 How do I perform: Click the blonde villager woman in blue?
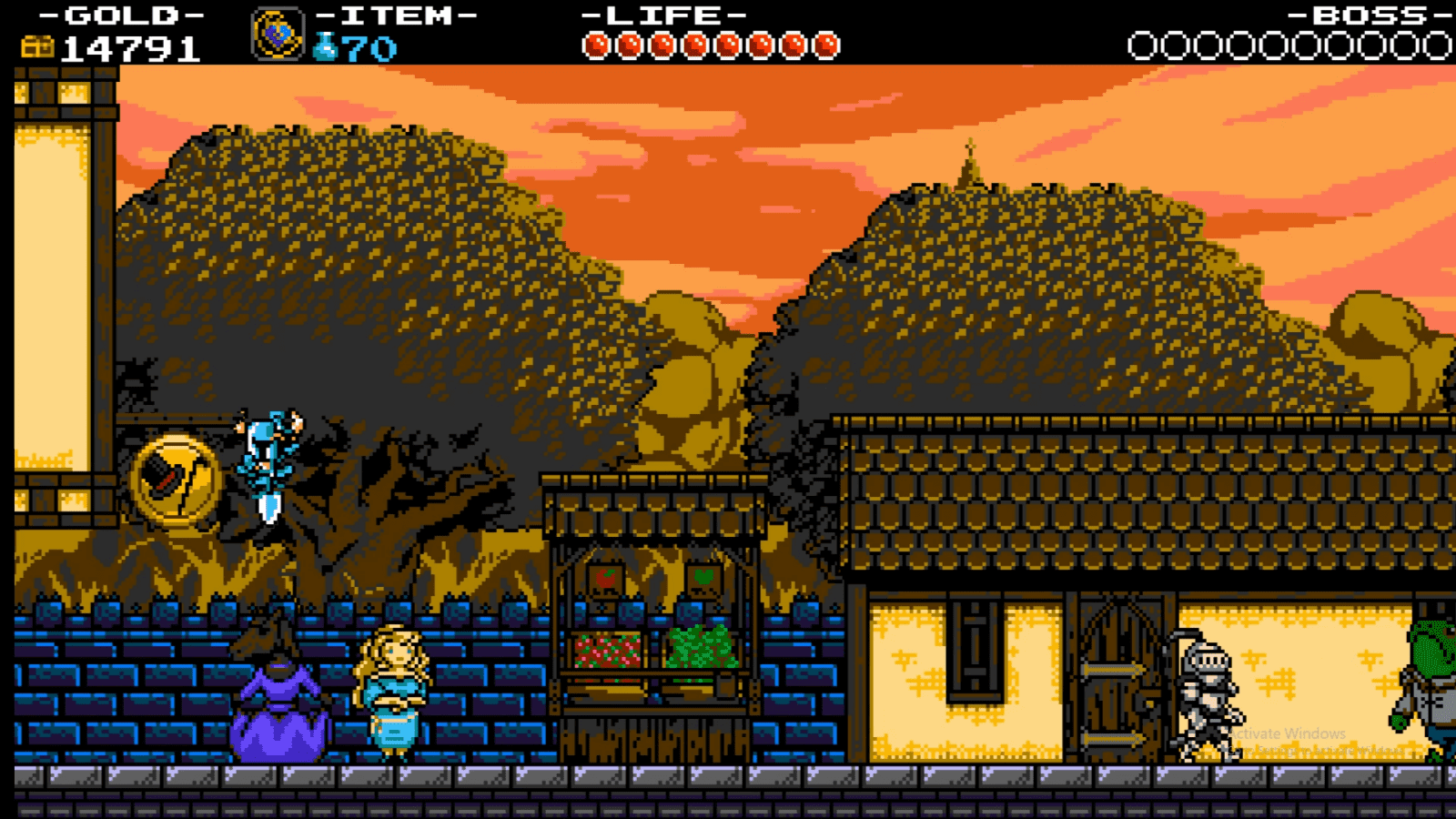(395, 692)
